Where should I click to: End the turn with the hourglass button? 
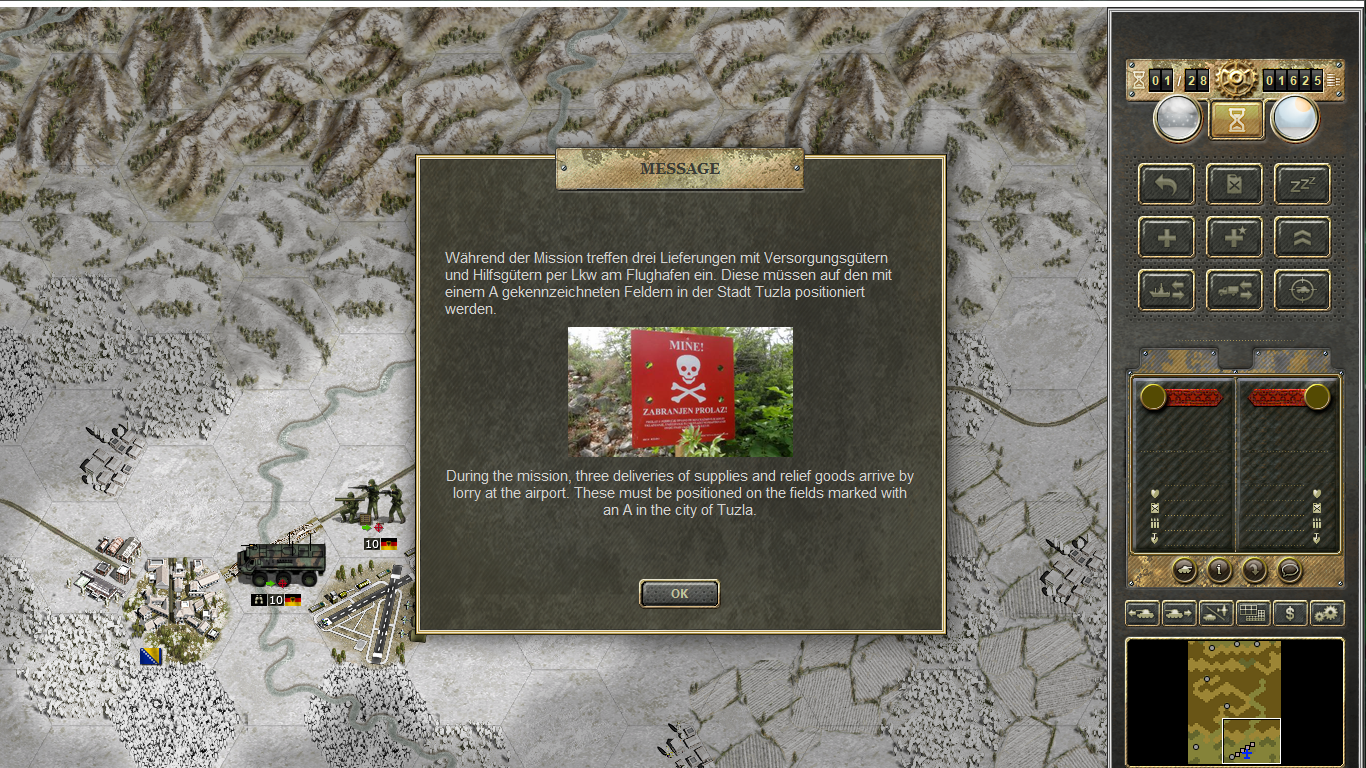[x=1237, y=119]
